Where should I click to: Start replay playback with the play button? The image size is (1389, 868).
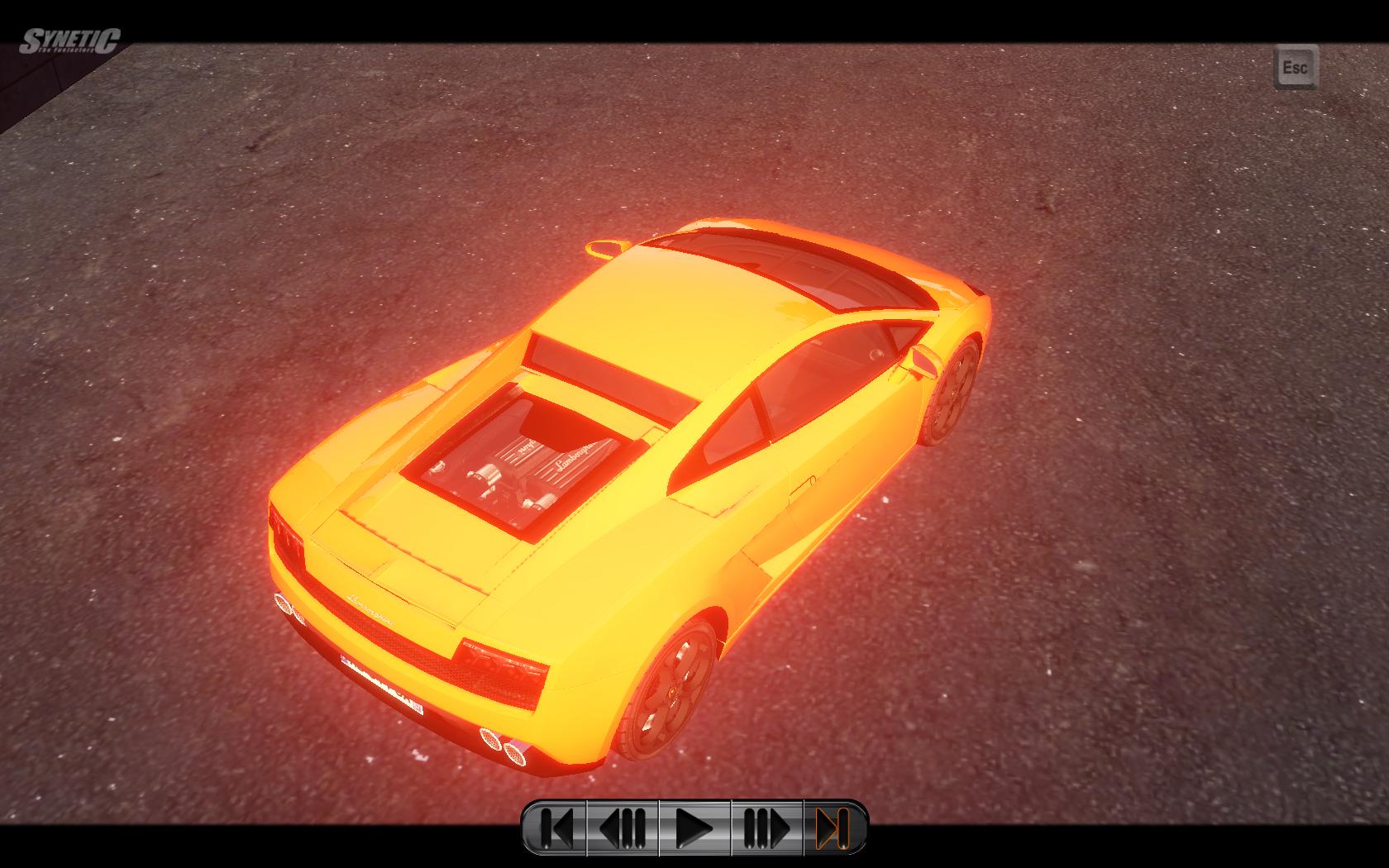click(x=694, y=827)
